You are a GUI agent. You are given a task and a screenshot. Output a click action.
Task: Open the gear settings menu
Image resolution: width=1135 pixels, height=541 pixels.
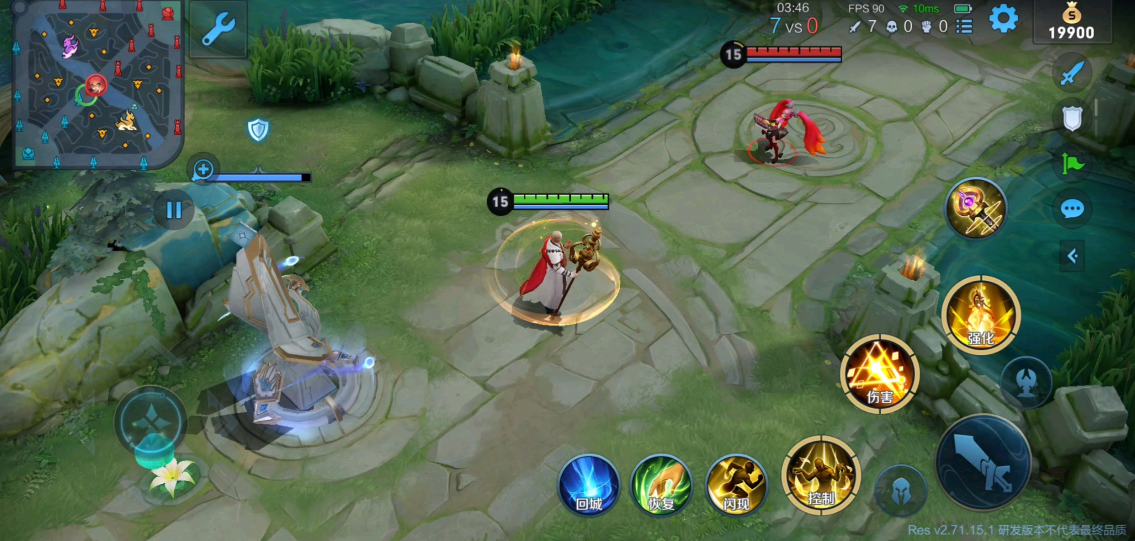click(x=1003, y=18)
